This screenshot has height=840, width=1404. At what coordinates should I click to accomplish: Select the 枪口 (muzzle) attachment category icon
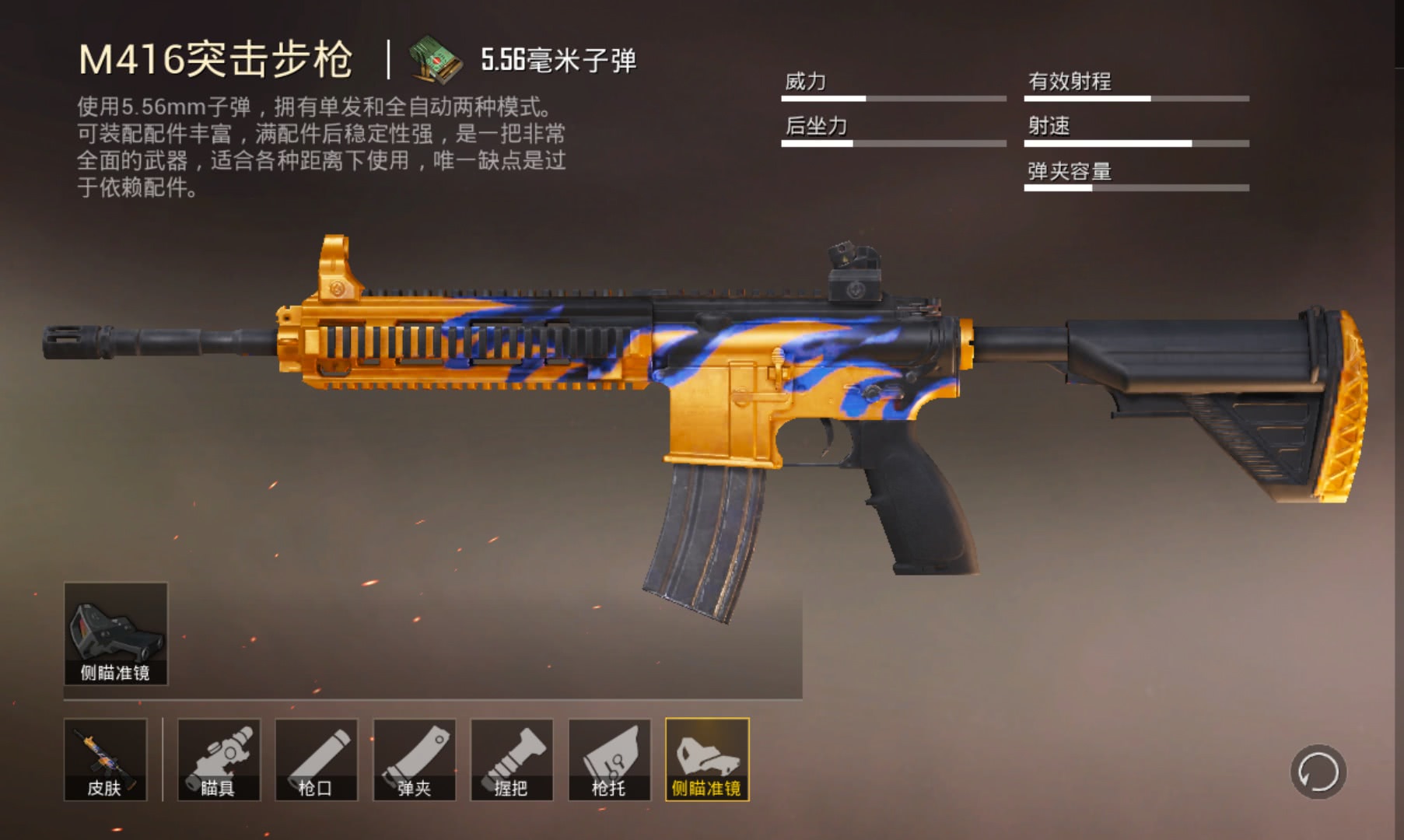(316, 761)
